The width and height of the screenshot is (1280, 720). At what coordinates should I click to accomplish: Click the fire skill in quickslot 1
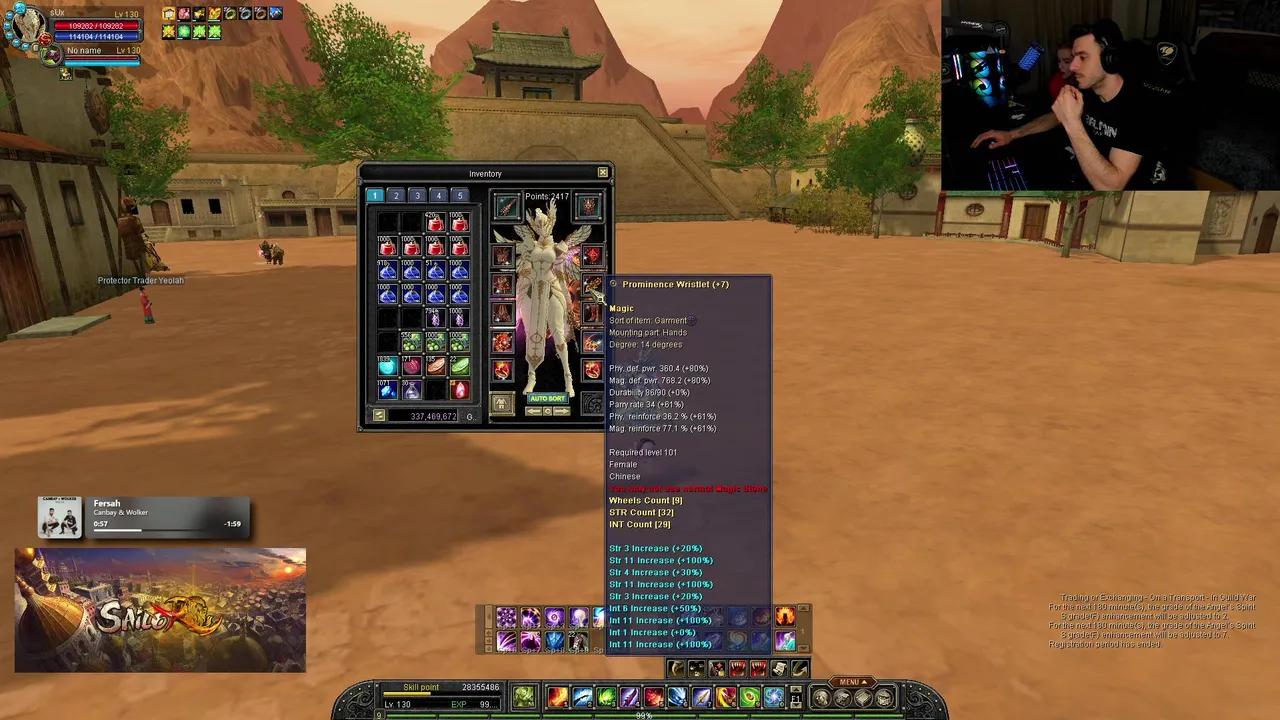pos(557,696)
